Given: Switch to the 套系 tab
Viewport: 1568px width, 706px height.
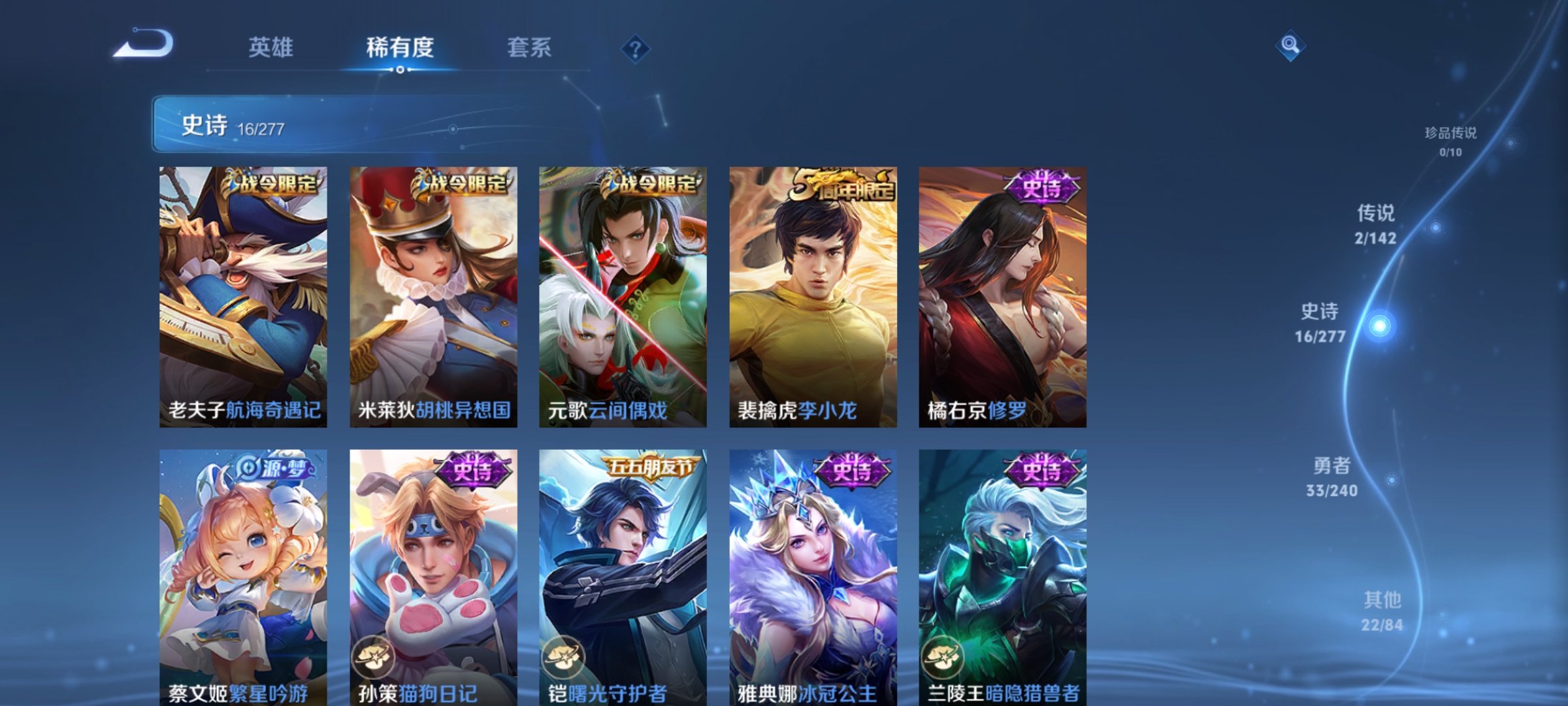Looking at the screenshot, I should pyautogui.click(x=530, y=46).
